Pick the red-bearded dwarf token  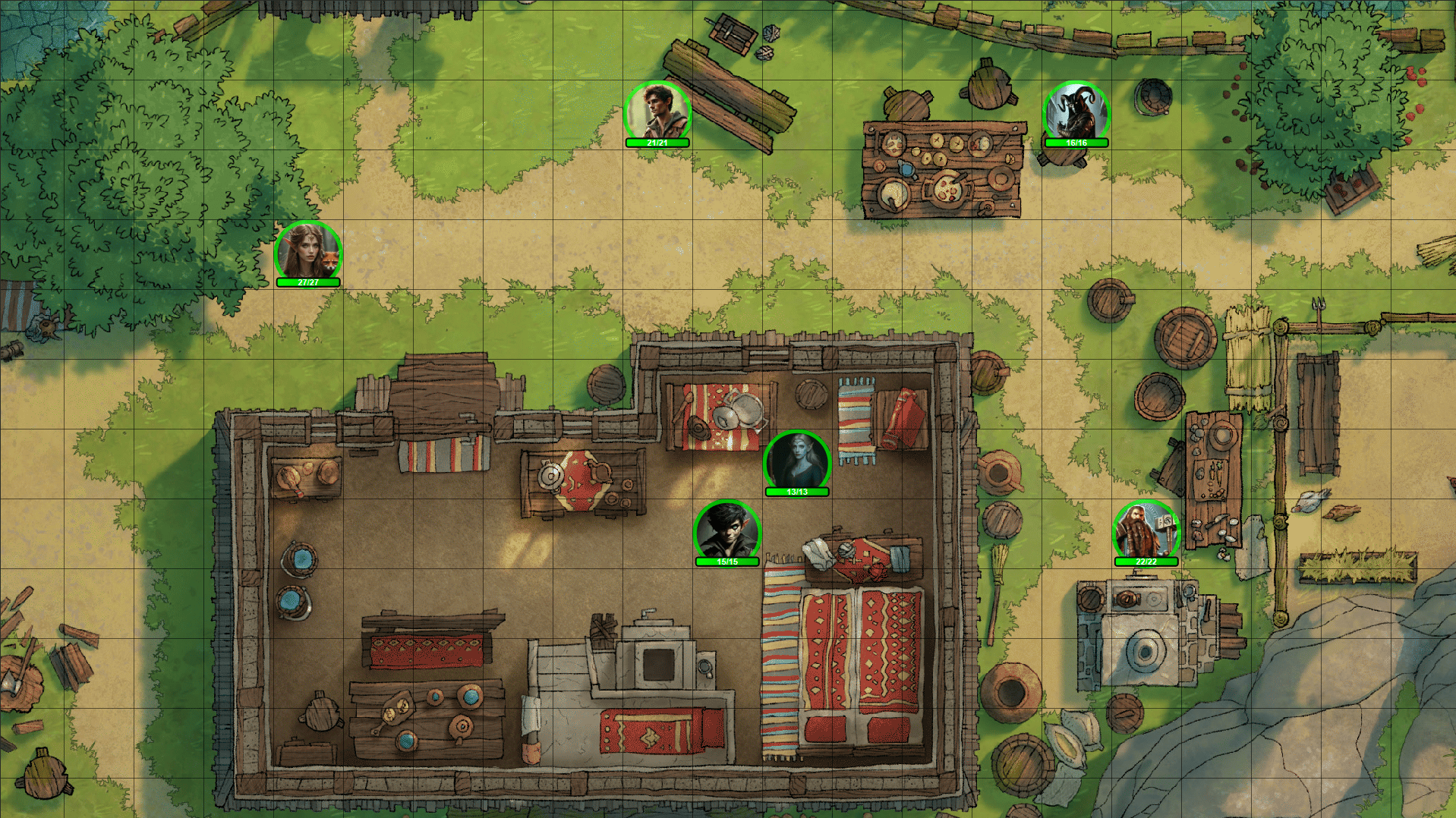click(x=1146, y=531)
